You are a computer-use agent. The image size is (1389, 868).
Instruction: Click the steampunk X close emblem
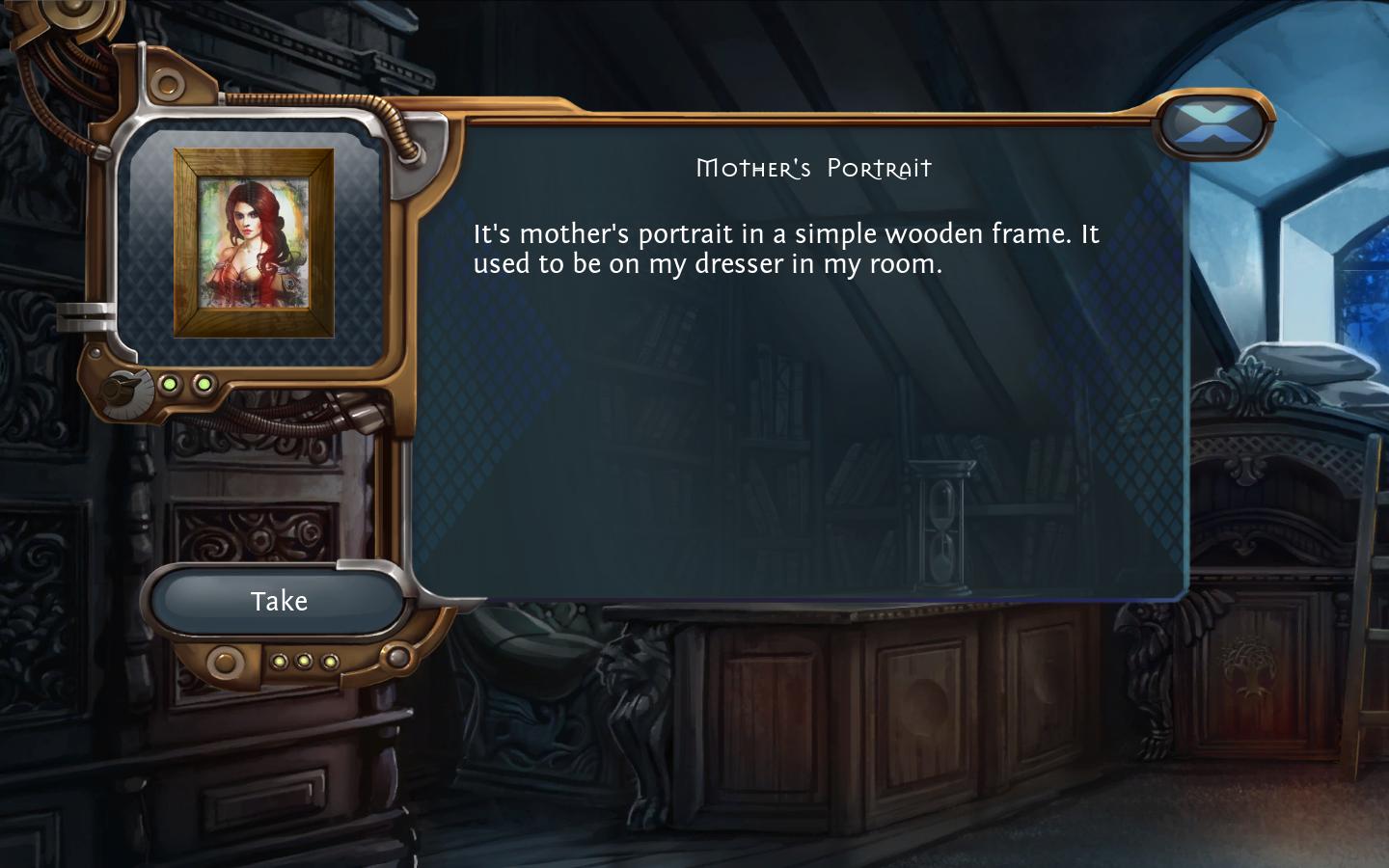click(x=1214, y=125)
